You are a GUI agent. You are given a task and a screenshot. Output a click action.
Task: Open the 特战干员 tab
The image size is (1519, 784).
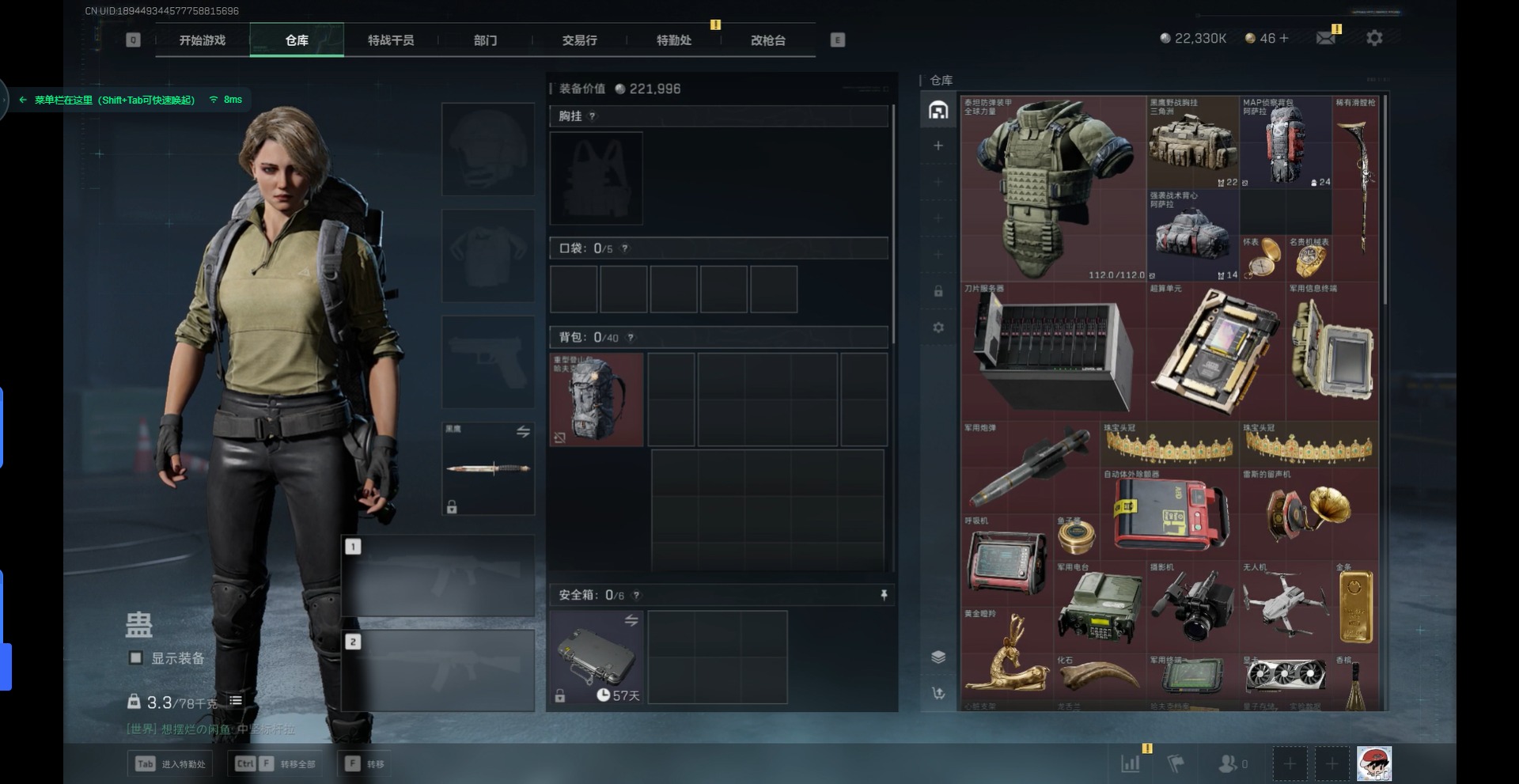pos(391,40)
